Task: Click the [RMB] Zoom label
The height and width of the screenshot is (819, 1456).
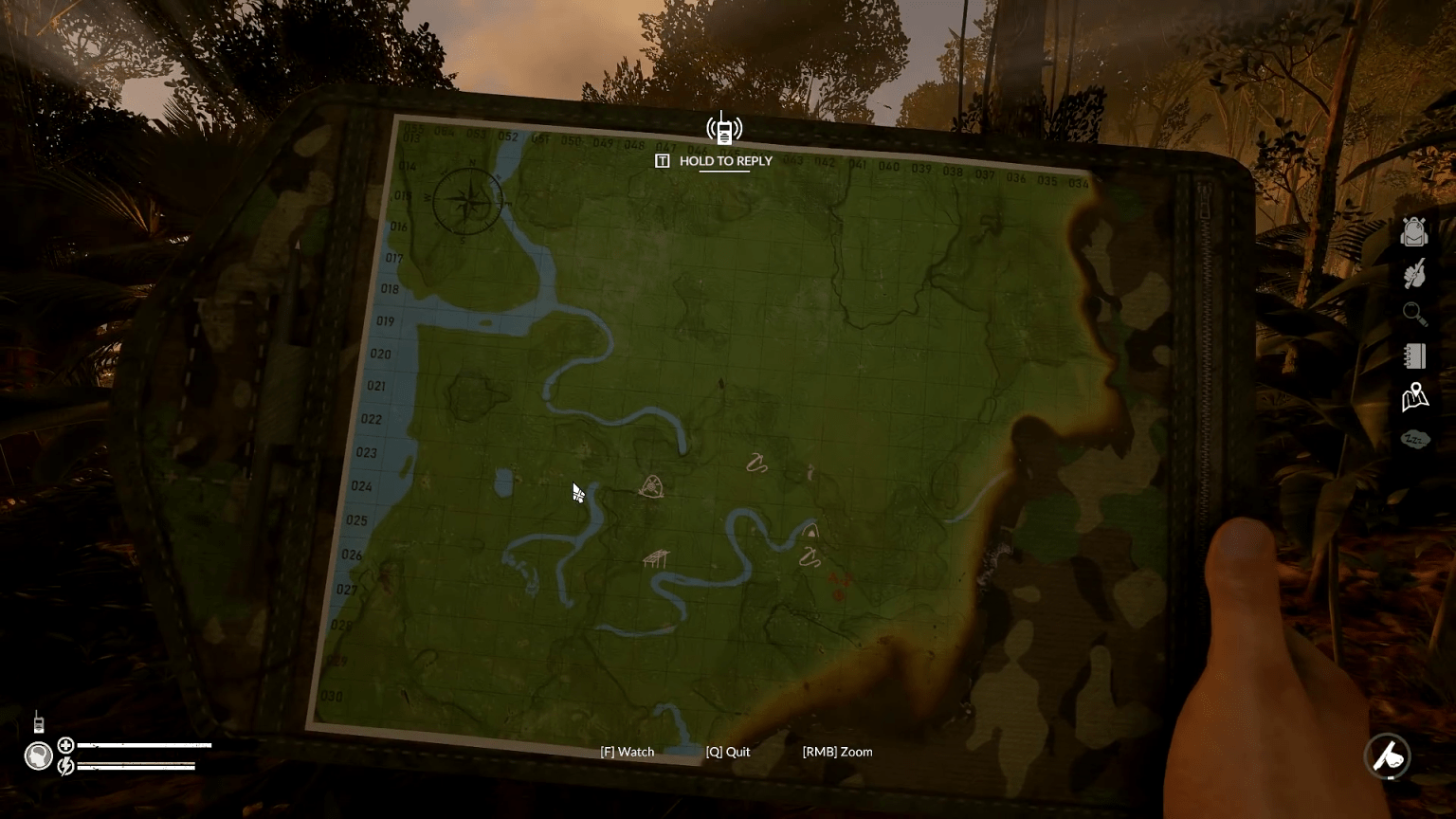Action: point(837,751)
